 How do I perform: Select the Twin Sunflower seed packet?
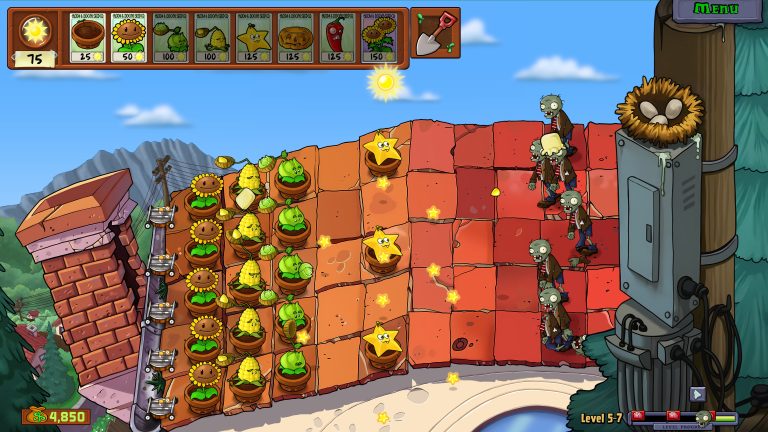click(379, 38)
